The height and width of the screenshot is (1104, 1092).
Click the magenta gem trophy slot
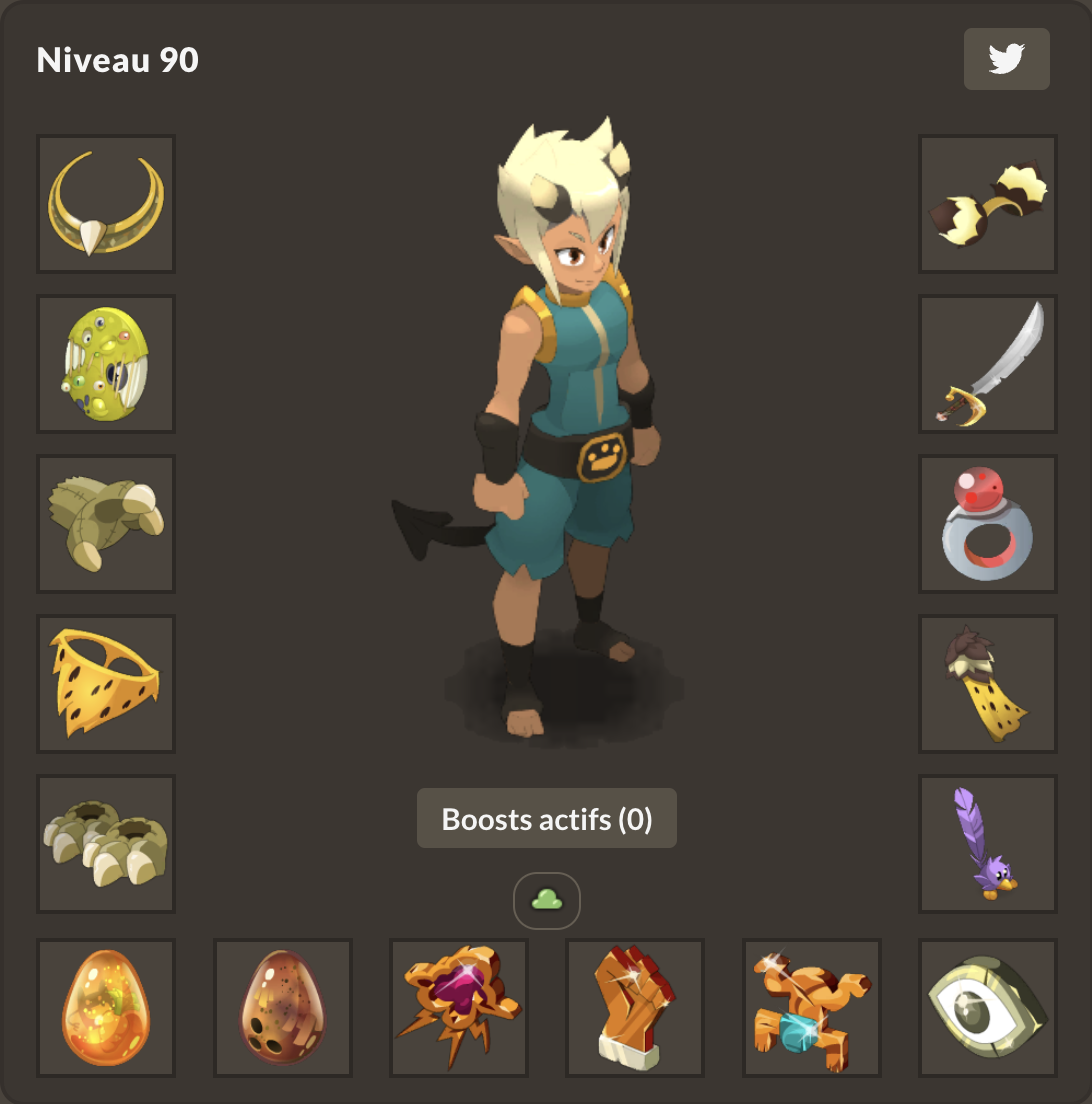[459, 1008]
